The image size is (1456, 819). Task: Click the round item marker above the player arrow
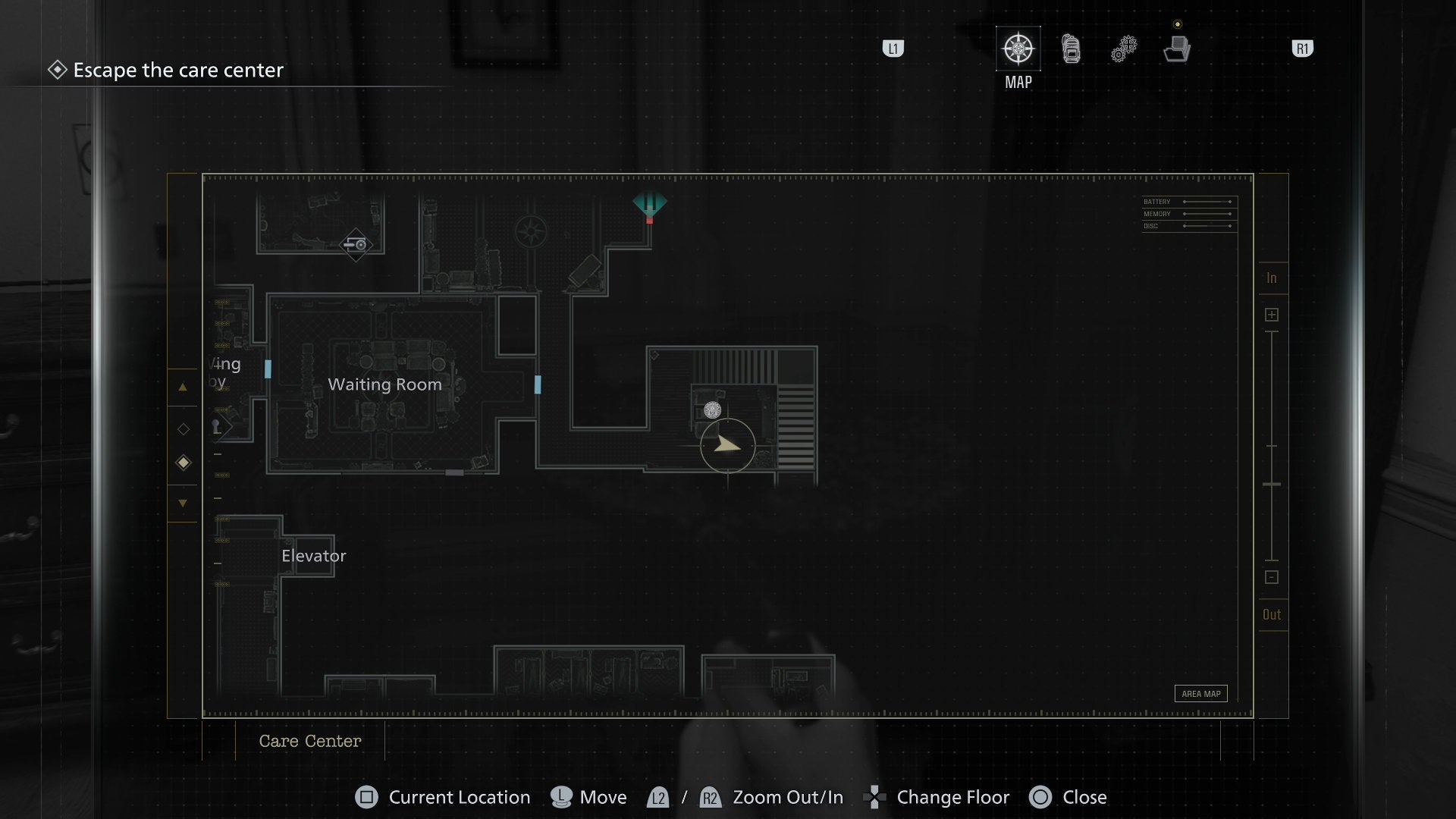[x=711, y=410]
